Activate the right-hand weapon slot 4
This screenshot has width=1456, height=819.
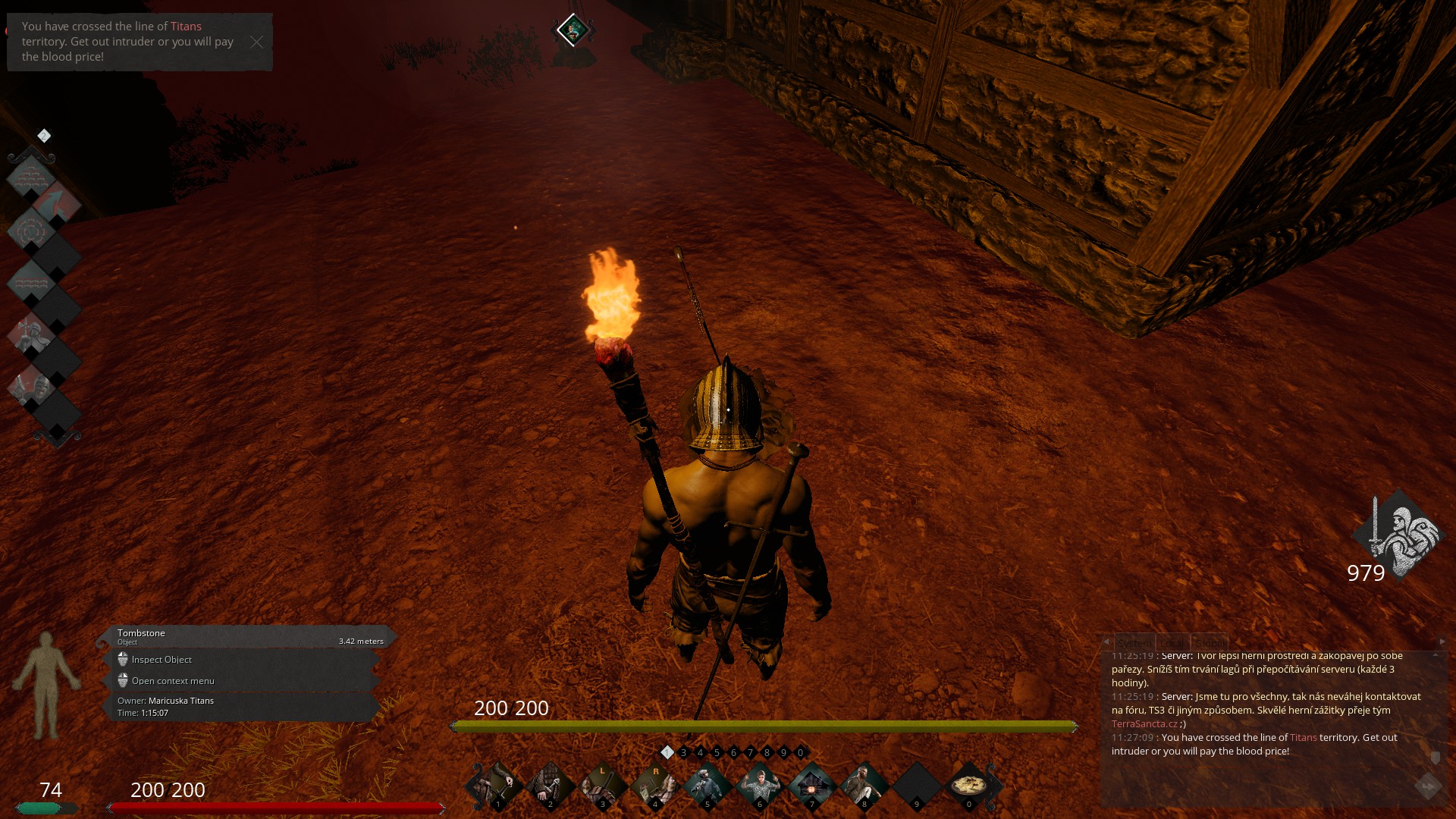654,786
